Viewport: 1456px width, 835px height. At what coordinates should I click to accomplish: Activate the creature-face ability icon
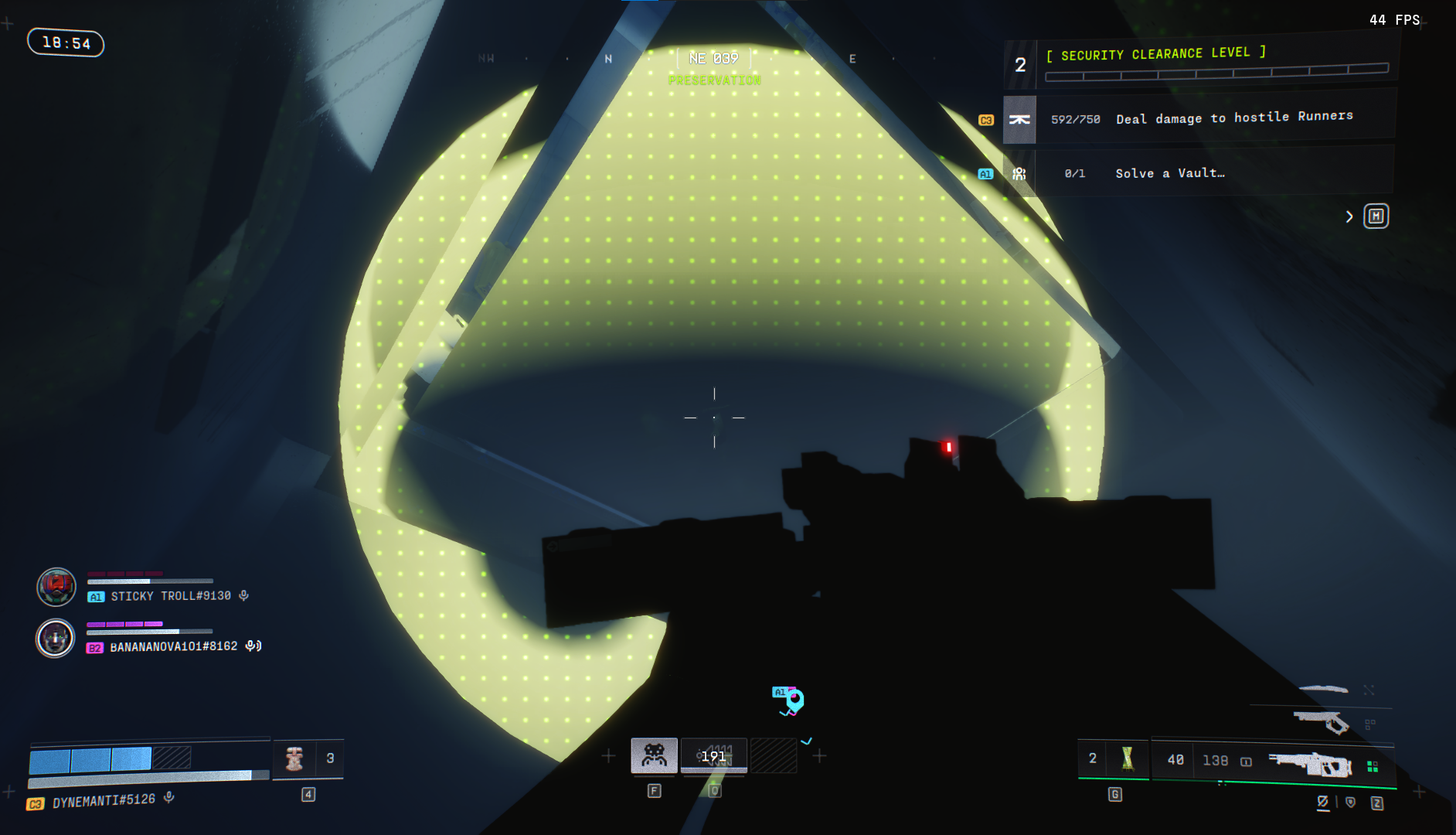[654, 755]
